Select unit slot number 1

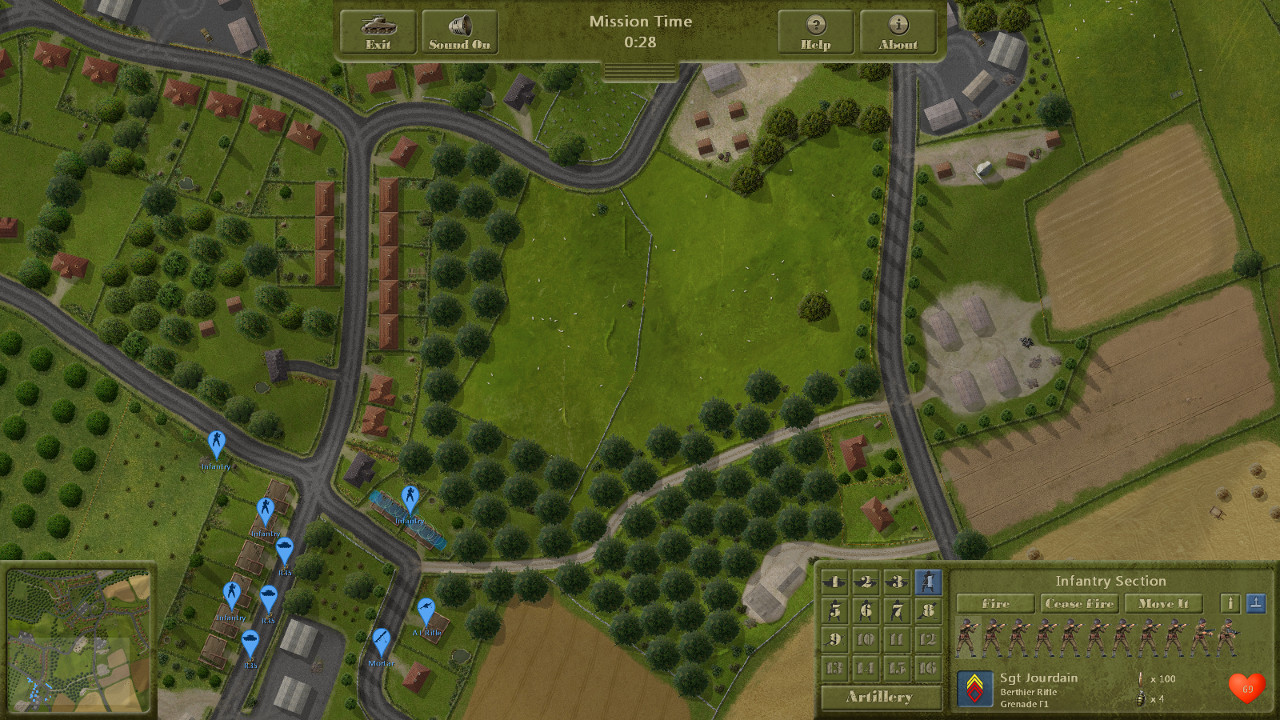[x=834, y=581]
